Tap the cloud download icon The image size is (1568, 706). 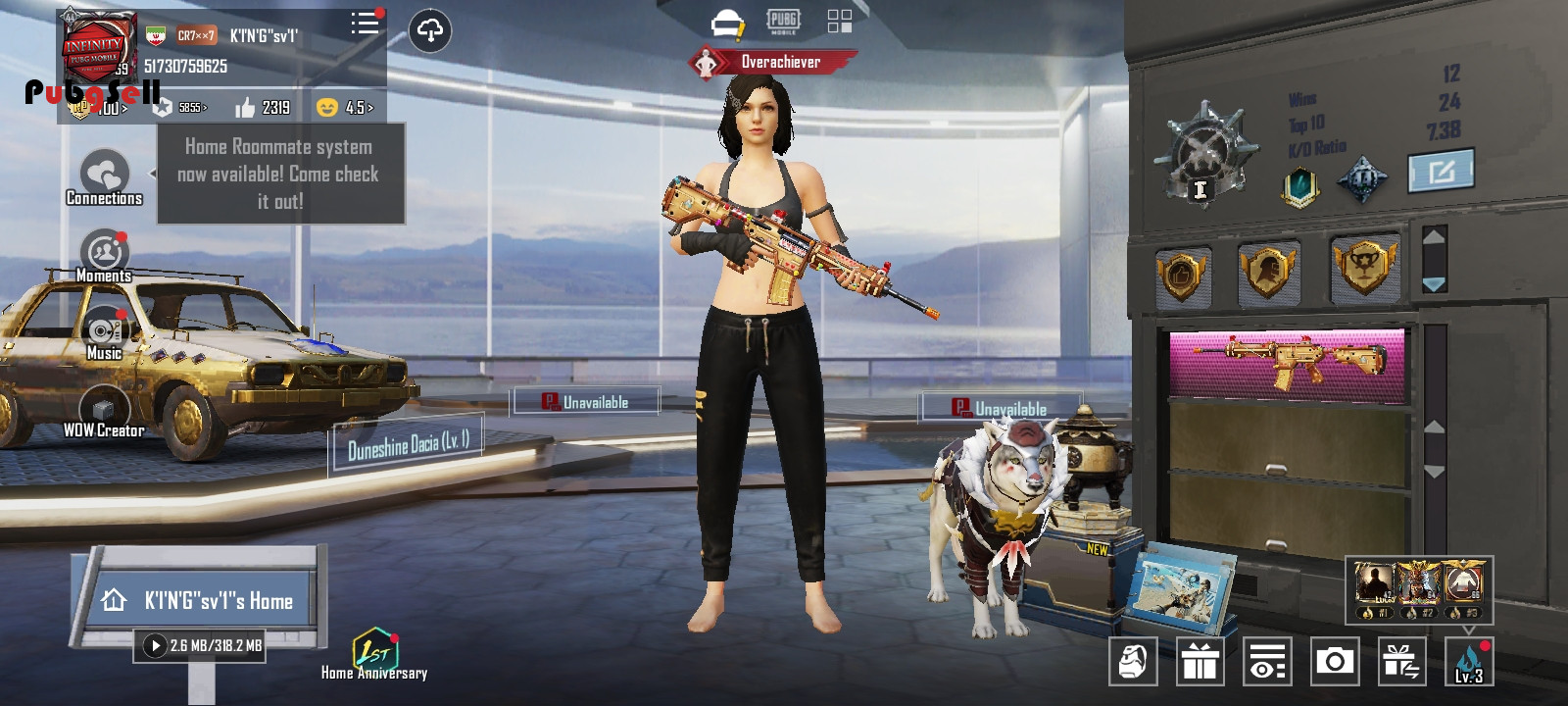[x=429, y=31]
